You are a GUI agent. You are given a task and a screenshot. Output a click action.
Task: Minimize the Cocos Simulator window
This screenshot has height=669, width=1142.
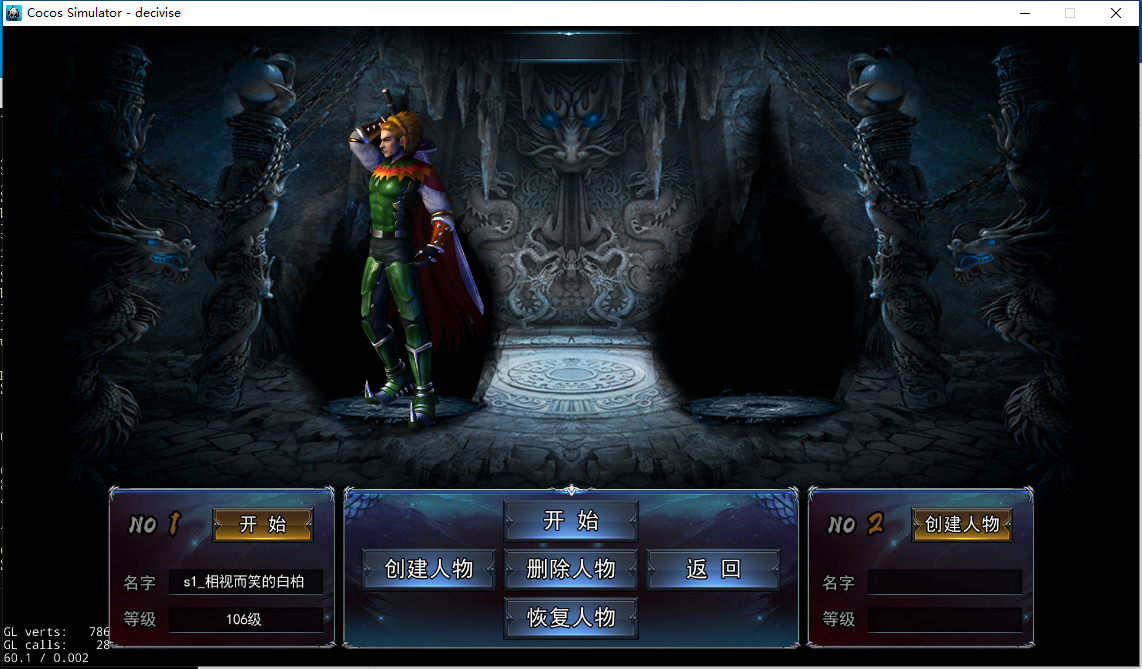[1024, 13]
